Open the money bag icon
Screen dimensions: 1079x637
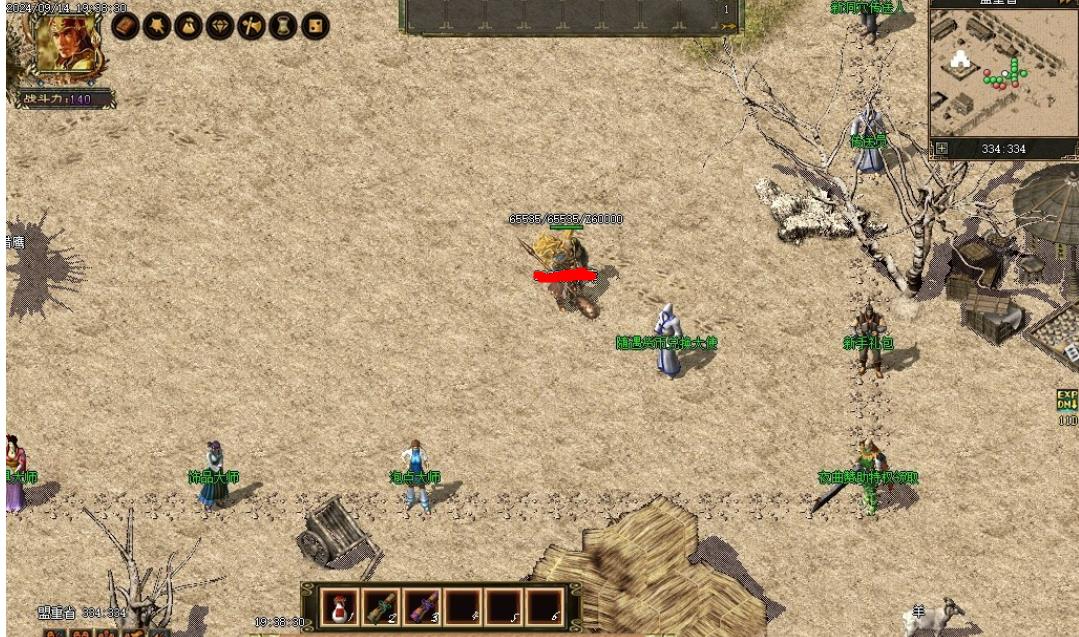188,26
